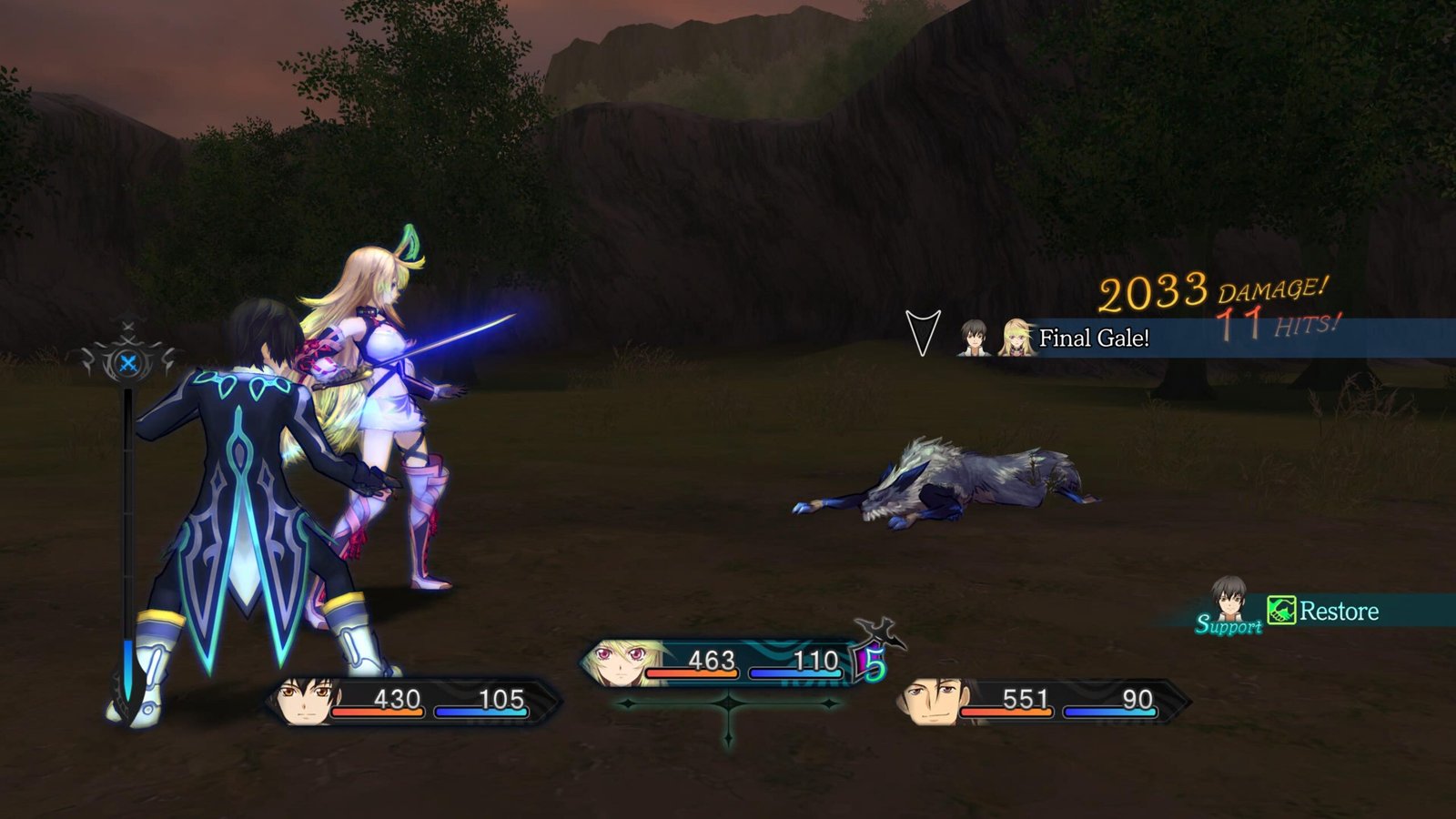Viewport: 1456px width, 819px height.
Task: Activate the Restore support skill icon
Action: 1281,611
